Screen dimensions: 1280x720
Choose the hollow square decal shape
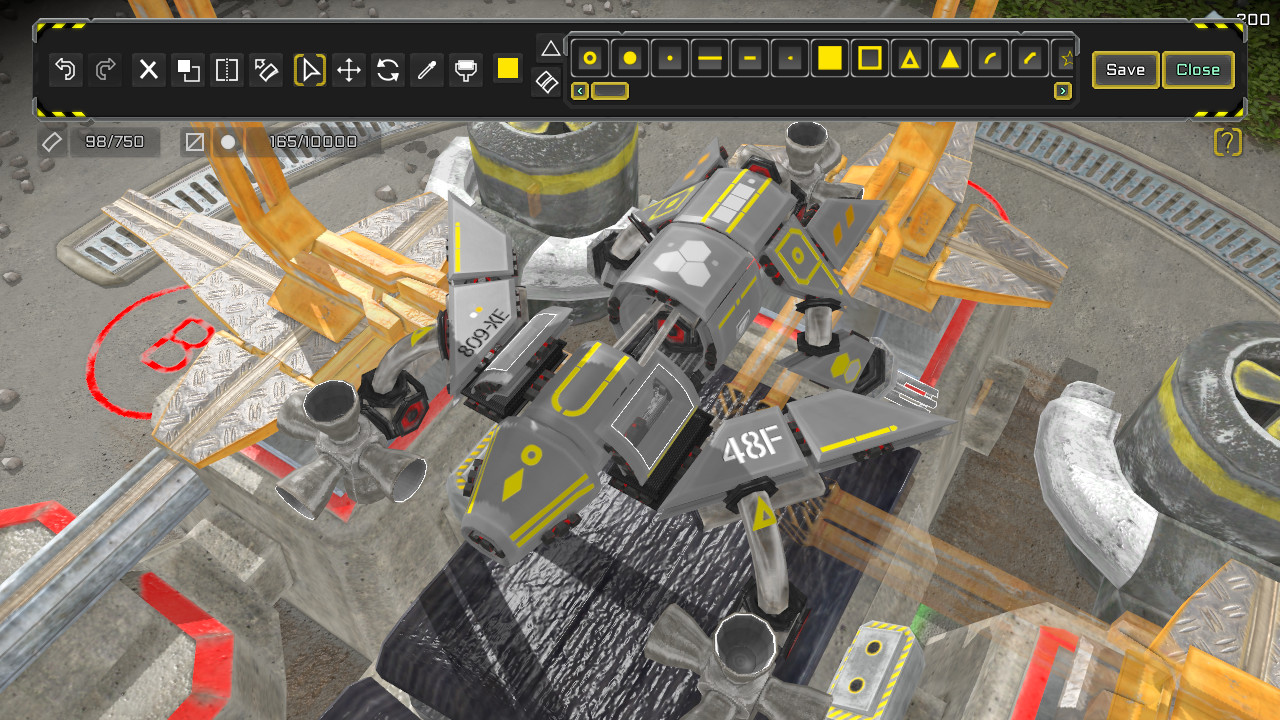click(x=869, y=58)
